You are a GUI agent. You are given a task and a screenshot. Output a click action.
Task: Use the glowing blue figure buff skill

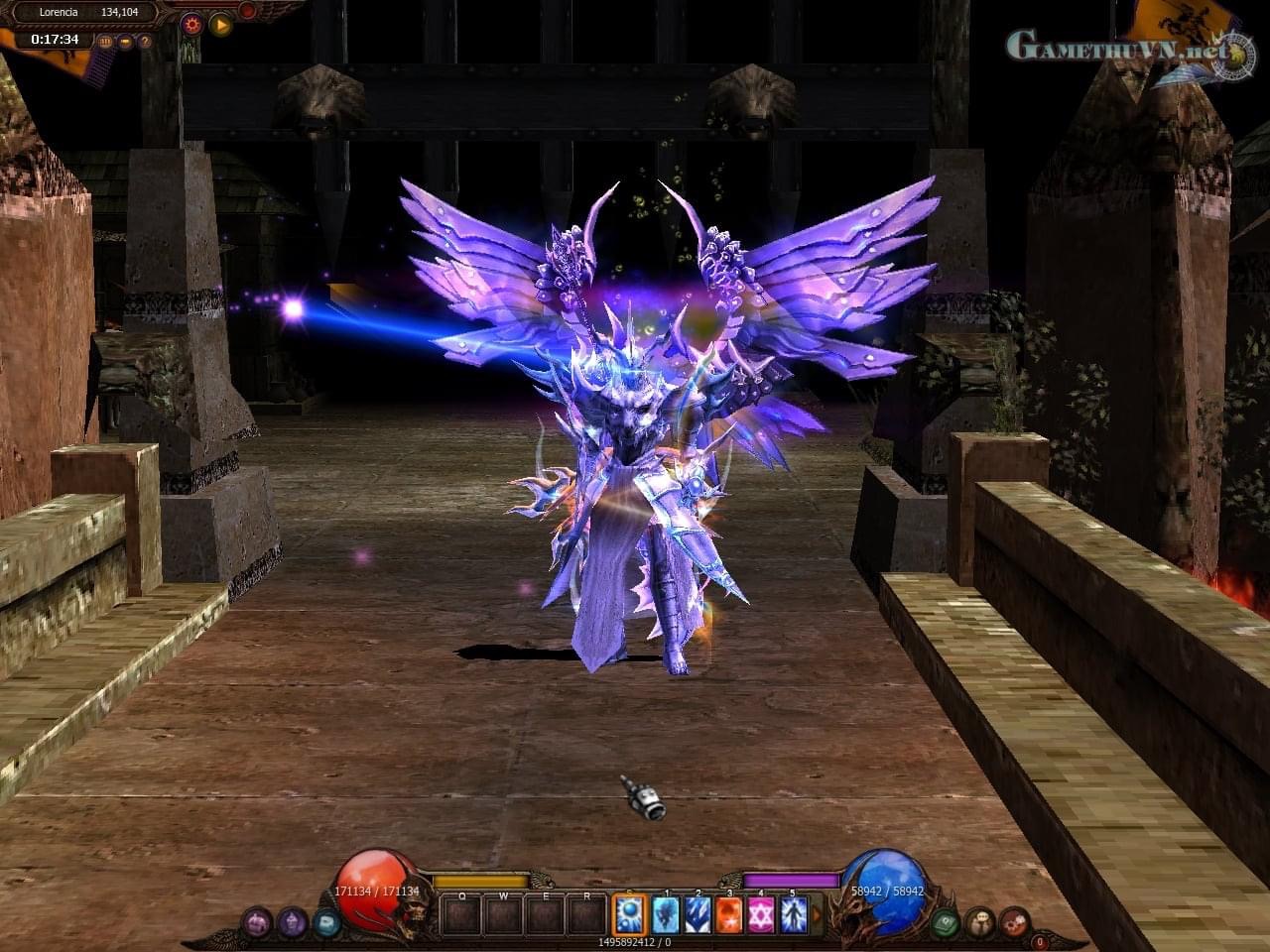(x=793, y=913)
